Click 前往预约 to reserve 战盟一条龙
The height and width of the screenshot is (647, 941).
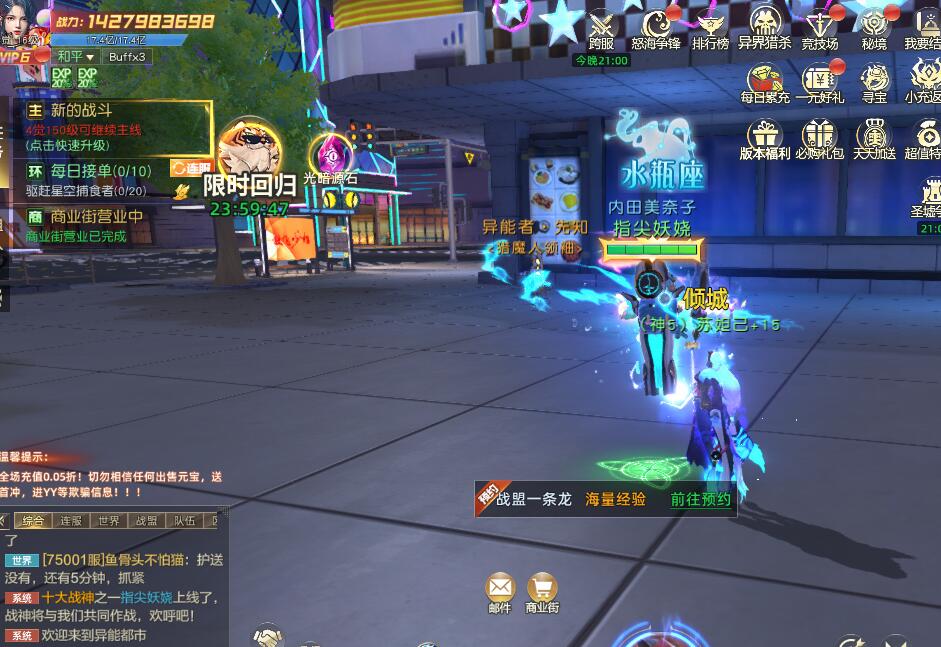point(700,499)
